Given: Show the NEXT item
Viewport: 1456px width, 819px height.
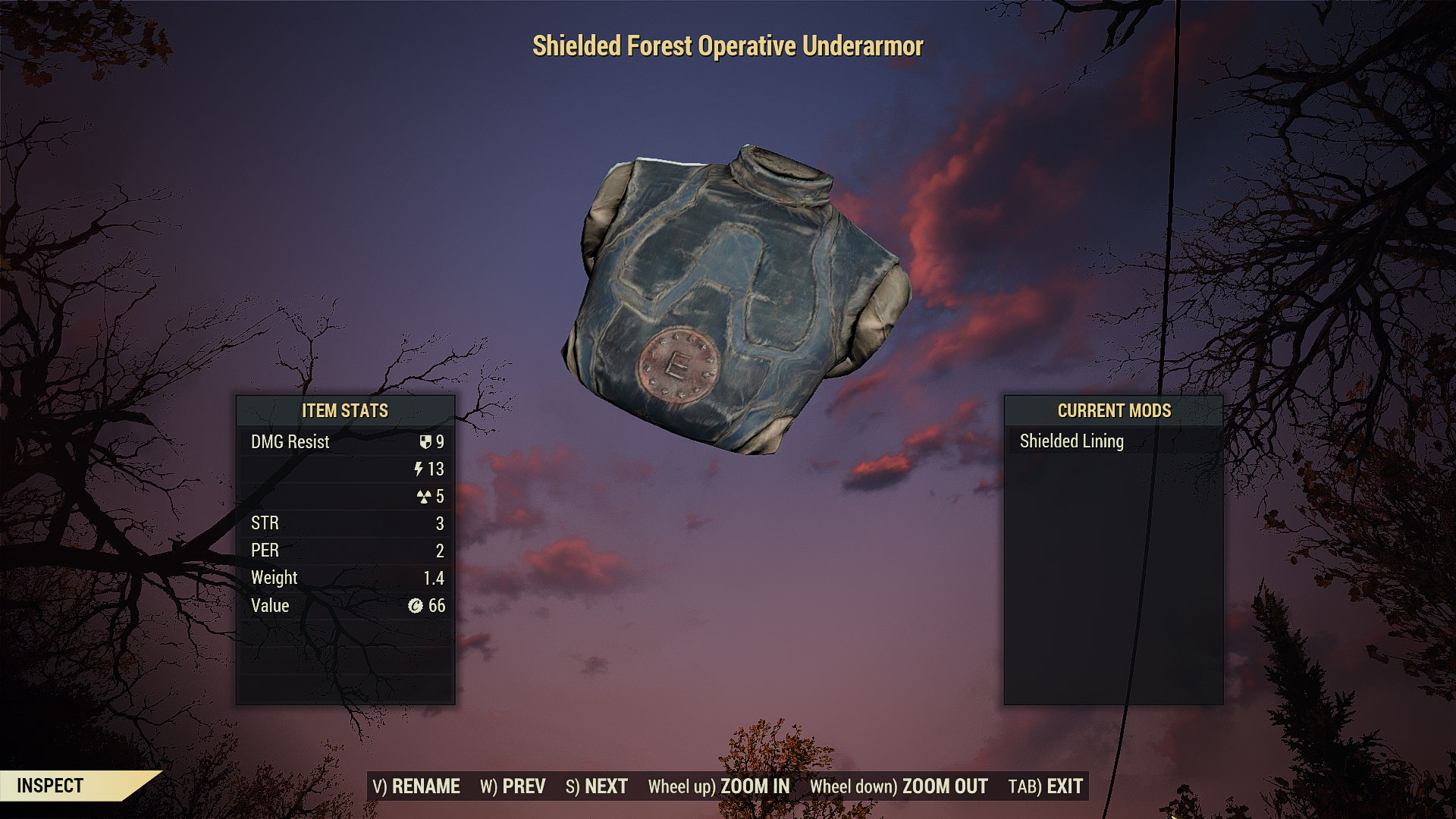Looking at the screenshot, I should [x=597, y=786].
